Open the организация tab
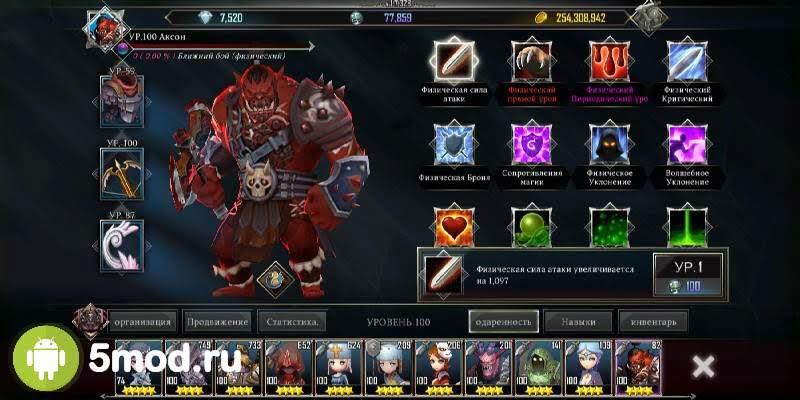 click(x=144, y=322)
